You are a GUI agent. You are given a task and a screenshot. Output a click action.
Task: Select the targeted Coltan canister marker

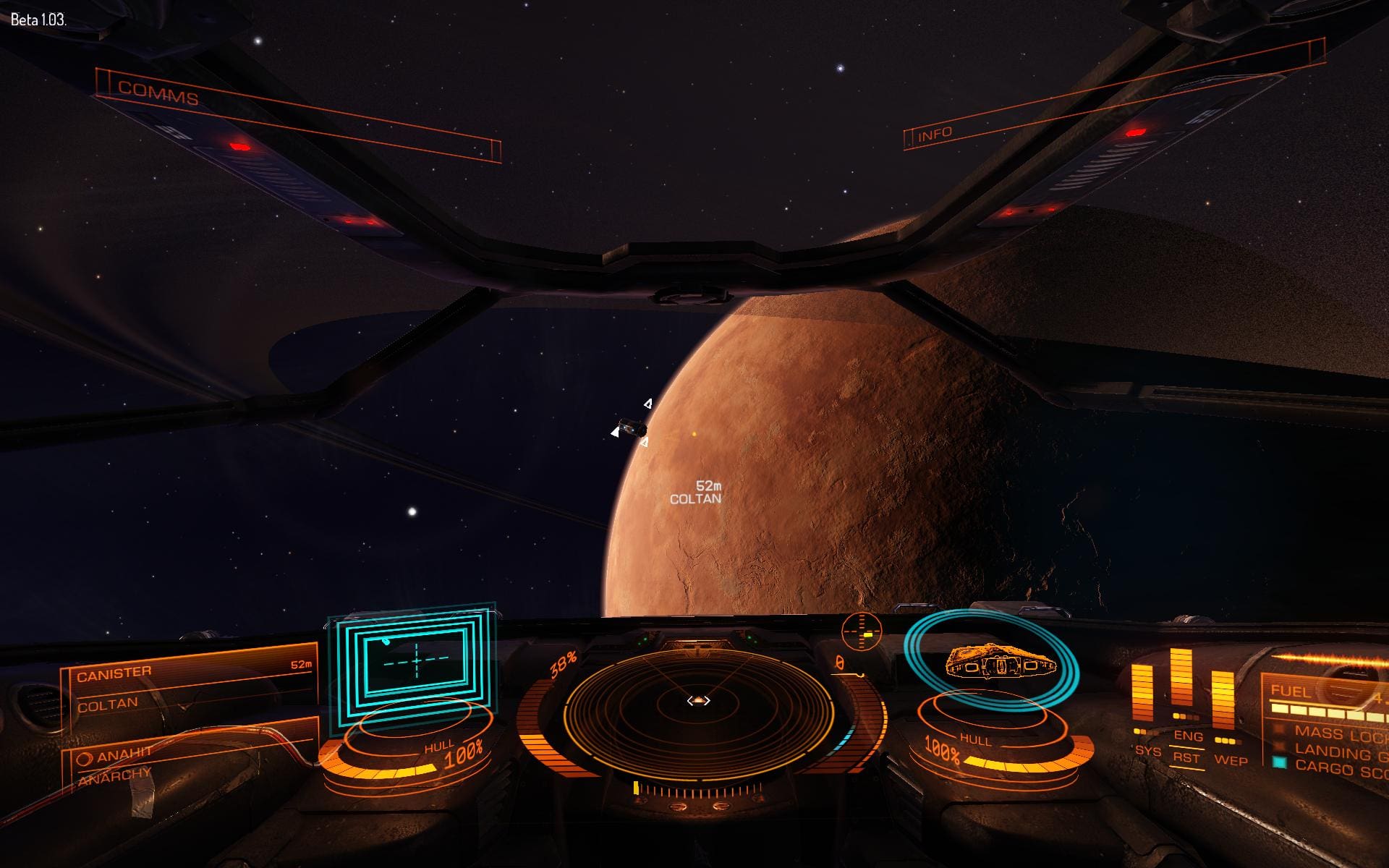click(631, 427)
